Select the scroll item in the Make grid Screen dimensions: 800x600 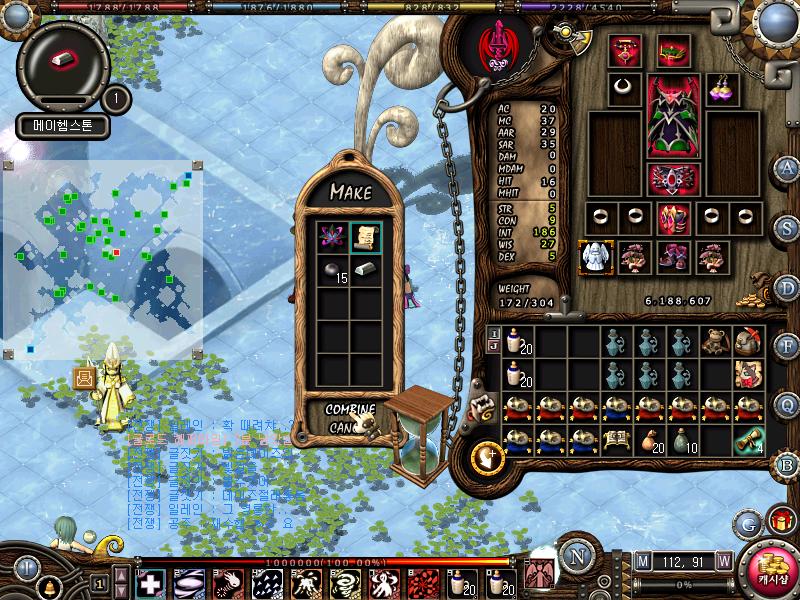click(366, 237)
